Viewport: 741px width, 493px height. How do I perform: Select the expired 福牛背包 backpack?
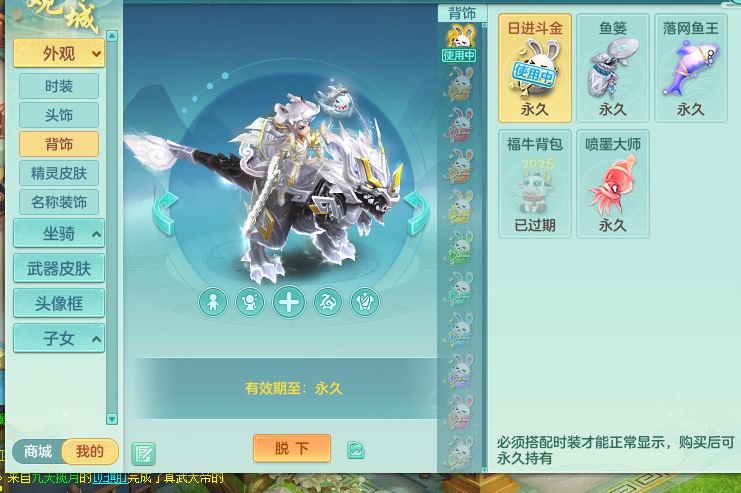coord(535,184)
